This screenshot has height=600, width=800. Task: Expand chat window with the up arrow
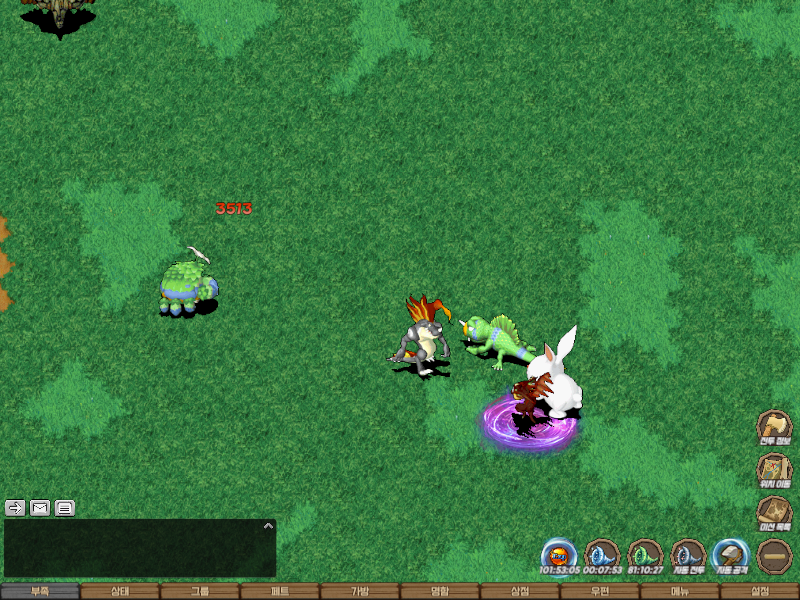coord(267,525)
